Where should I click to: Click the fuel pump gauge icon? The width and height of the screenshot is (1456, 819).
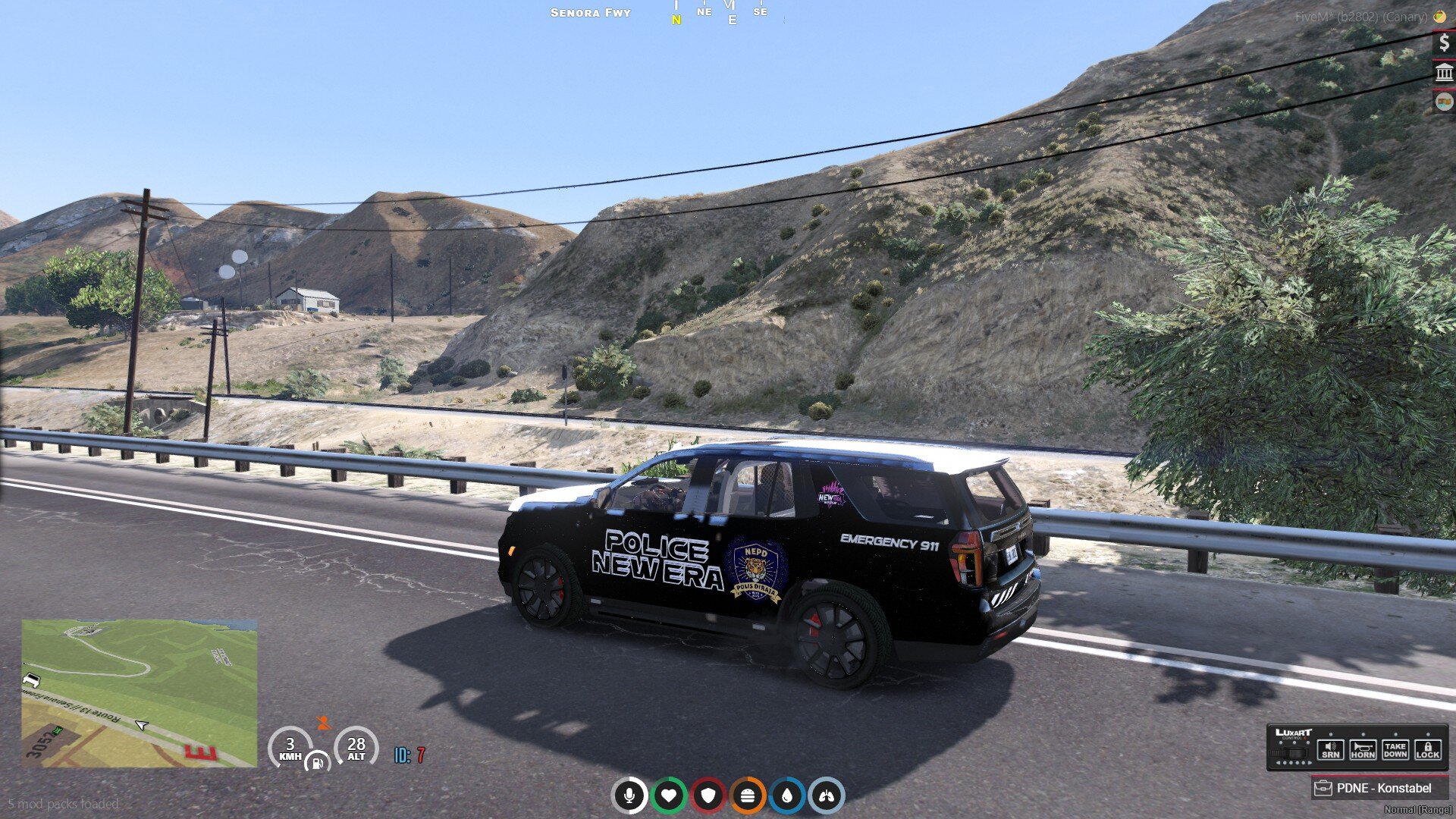click(317, 761)
